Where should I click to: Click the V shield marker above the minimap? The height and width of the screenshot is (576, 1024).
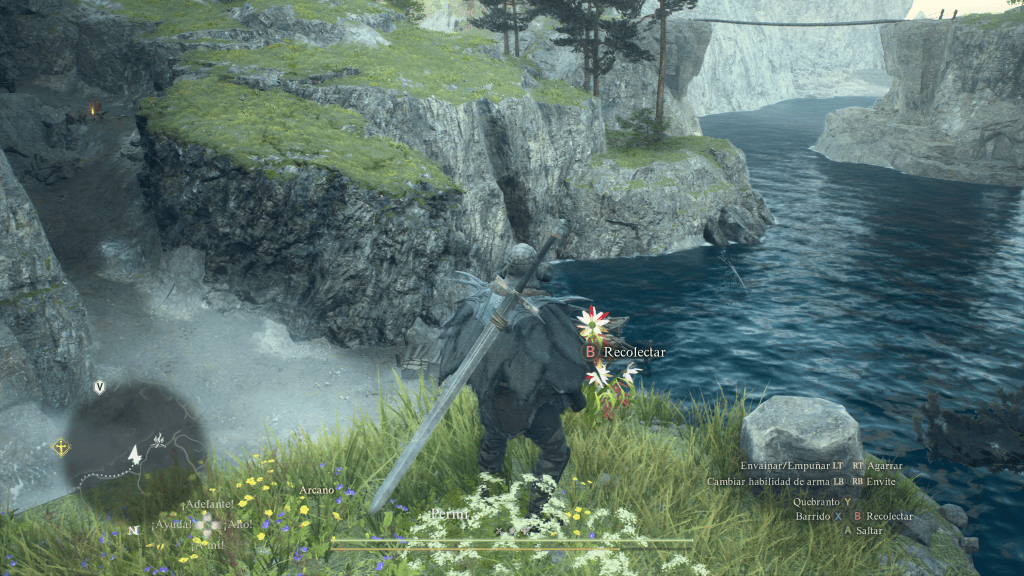click(99, 386)
